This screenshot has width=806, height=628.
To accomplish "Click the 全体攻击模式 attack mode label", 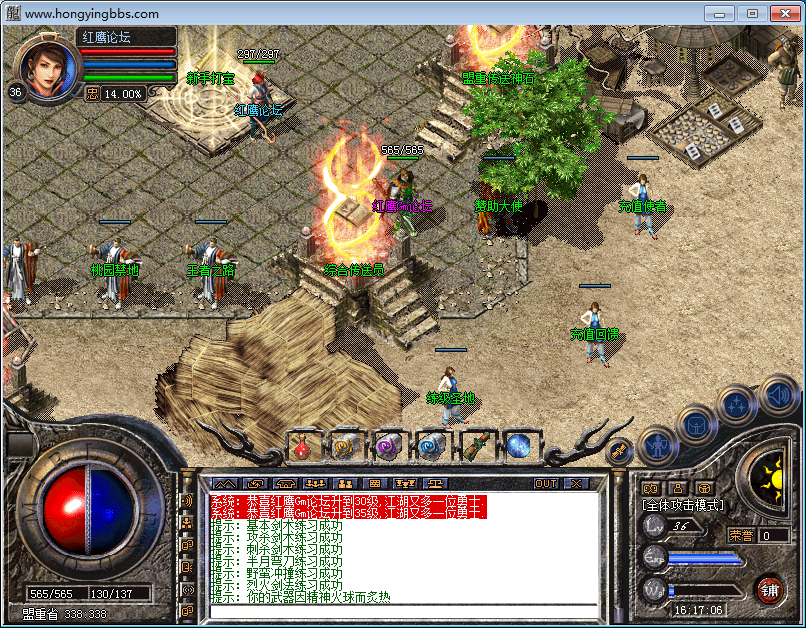I will [683, 506].
